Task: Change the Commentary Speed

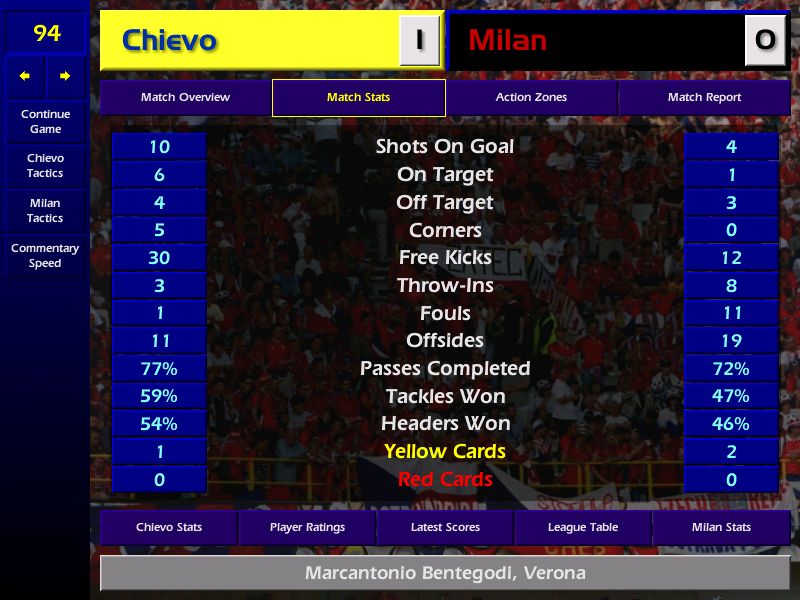Action: coord(45,256)
